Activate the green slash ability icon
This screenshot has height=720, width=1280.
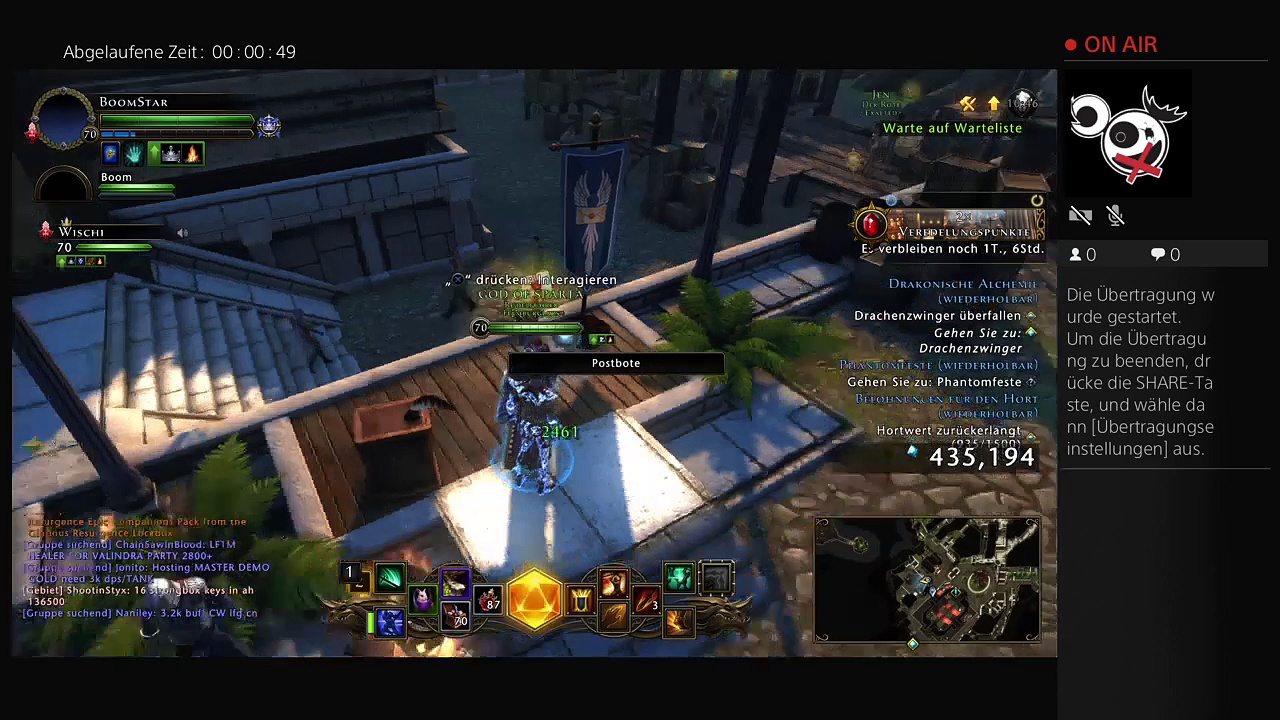(390, 578)
